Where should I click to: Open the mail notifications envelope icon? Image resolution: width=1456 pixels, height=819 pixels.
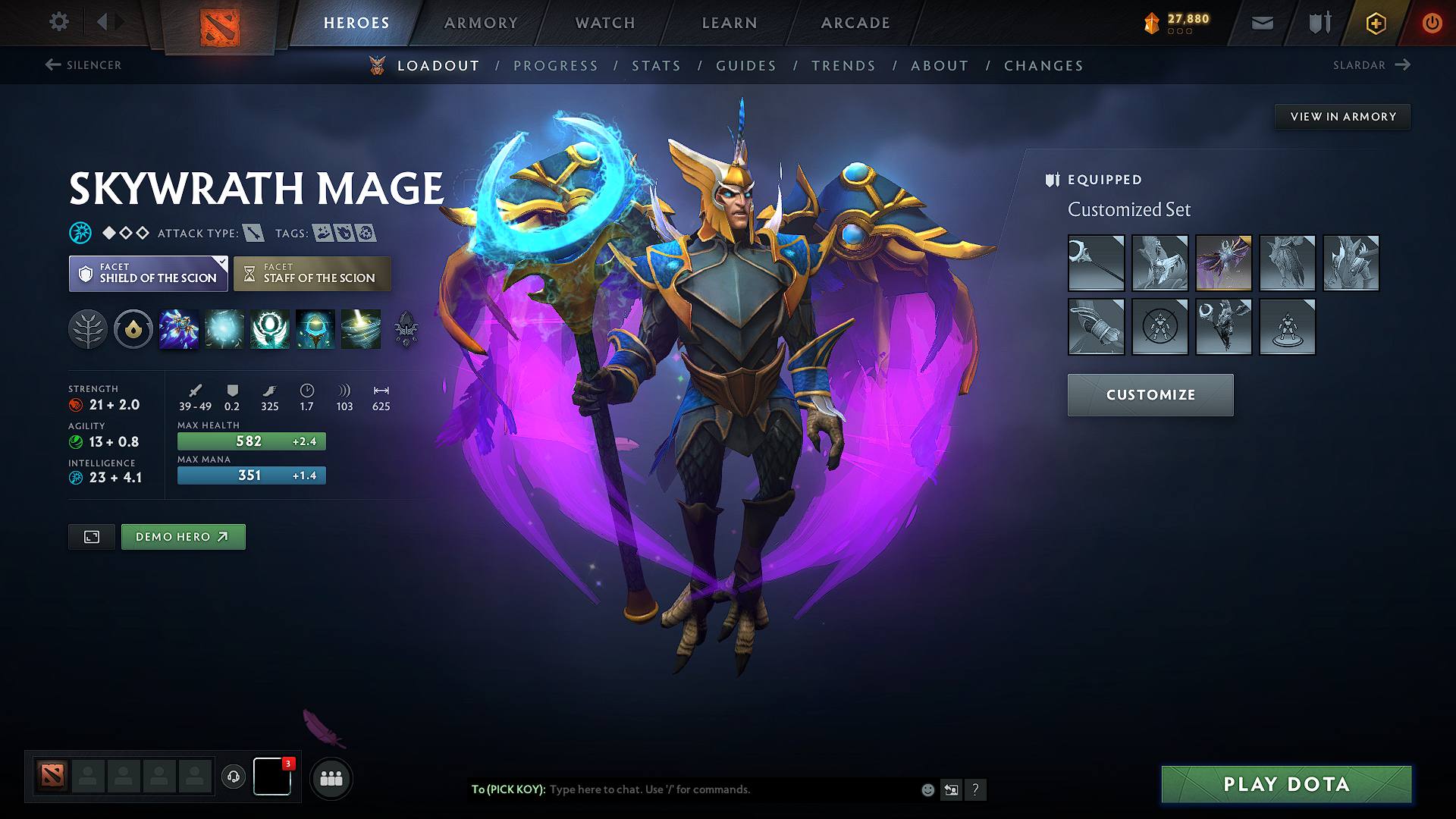click(1262, 23)
